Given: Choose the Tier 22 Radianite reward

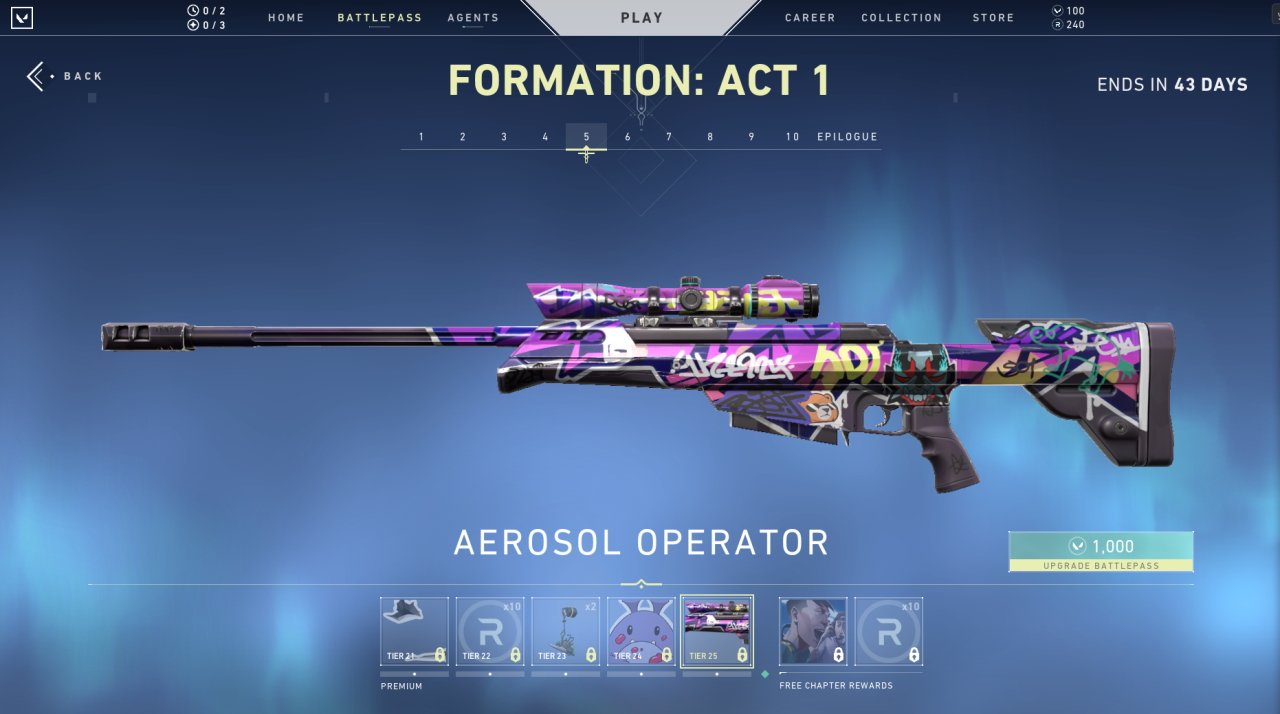Looking at the screenshot, I should (490, 631).
